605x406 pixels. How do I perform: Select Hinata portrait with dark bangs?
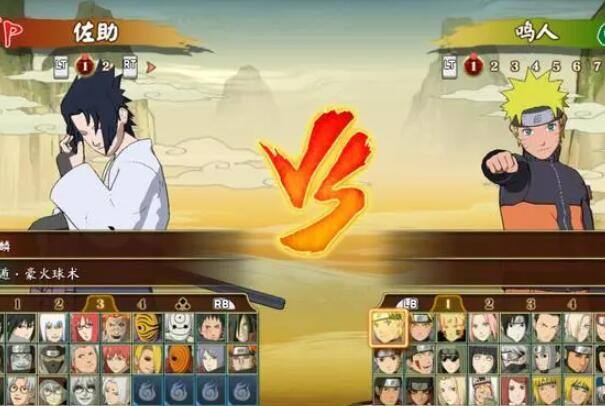(478, 358)
